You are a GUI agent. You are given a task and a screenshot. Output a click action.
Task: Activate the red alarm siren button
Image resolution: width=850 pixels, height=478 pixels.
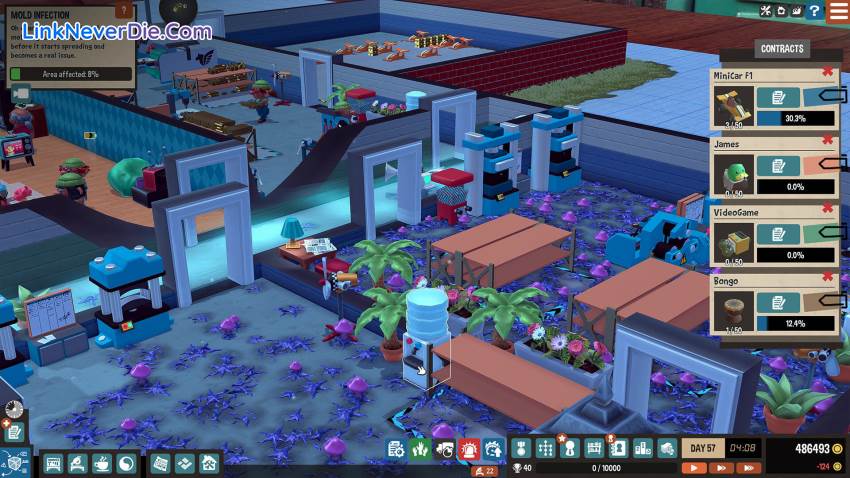pyautogui.click(x=469, y=448)
